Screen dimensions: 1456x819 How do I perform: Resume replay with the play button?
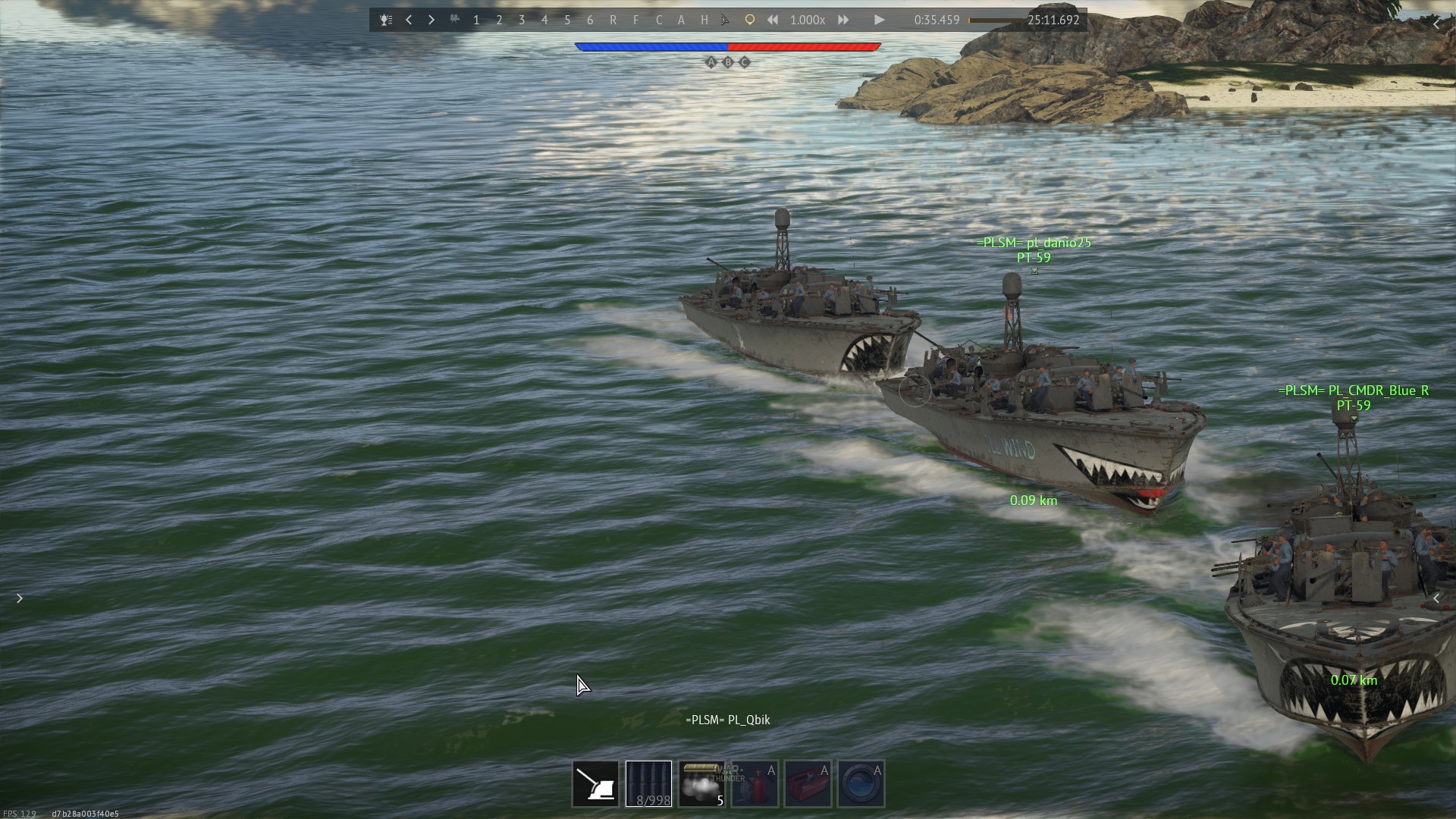879,20
